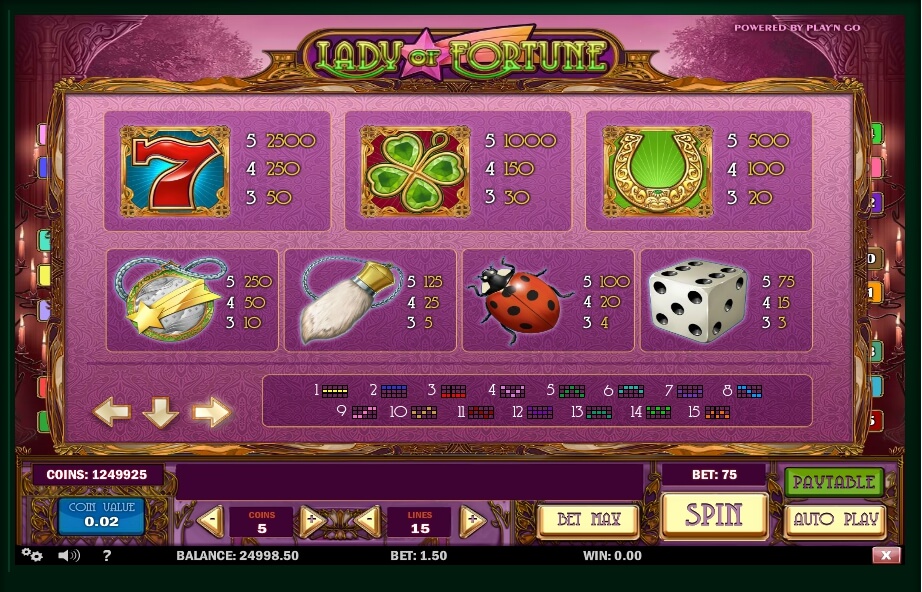Viewport: 922px width, 592px height.
Task: Start Auto Play mode
Action: 834,520
